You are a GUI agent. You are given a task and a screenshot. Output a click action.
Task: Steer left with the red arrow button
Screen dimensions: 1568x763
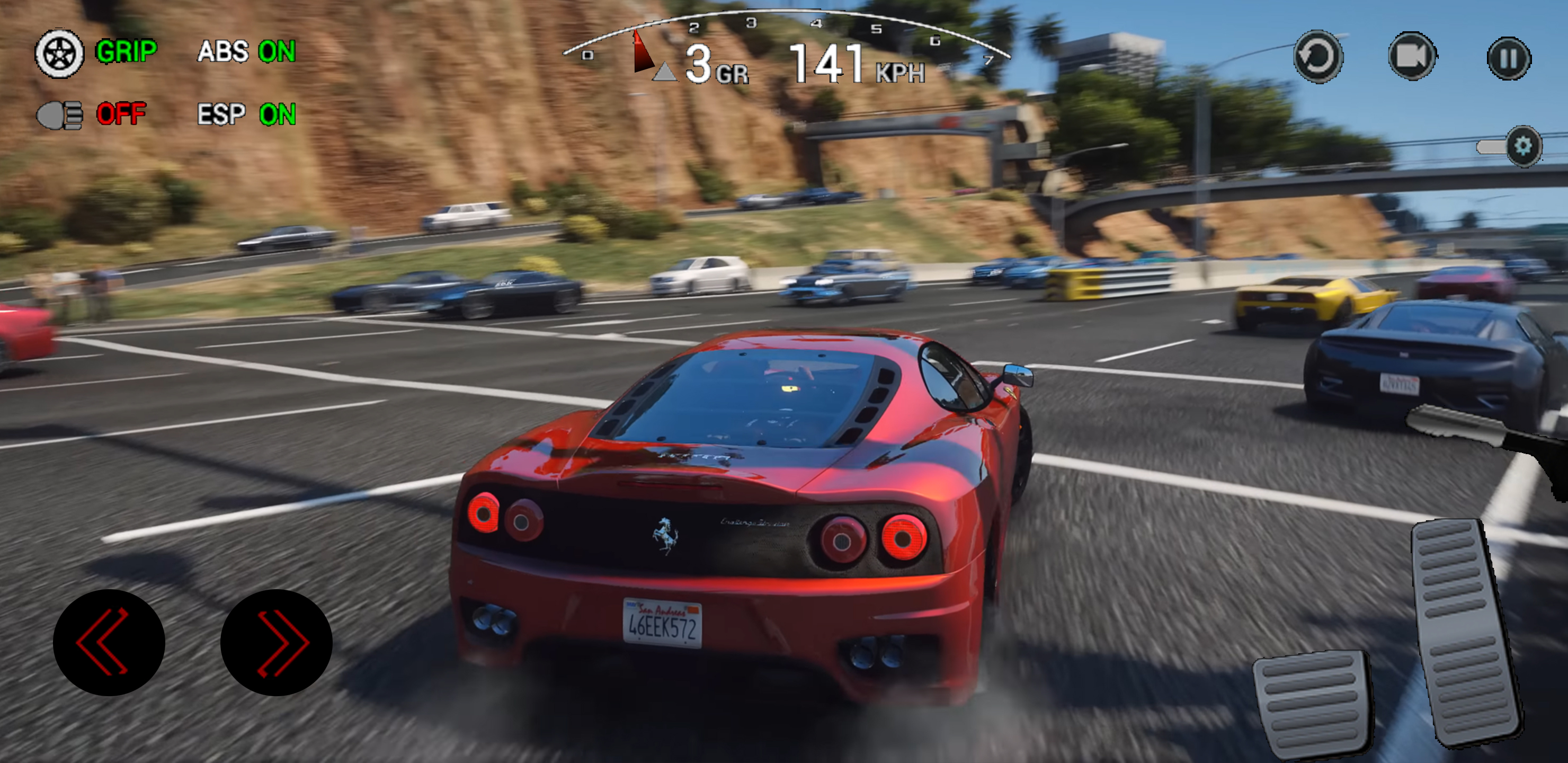109,642
